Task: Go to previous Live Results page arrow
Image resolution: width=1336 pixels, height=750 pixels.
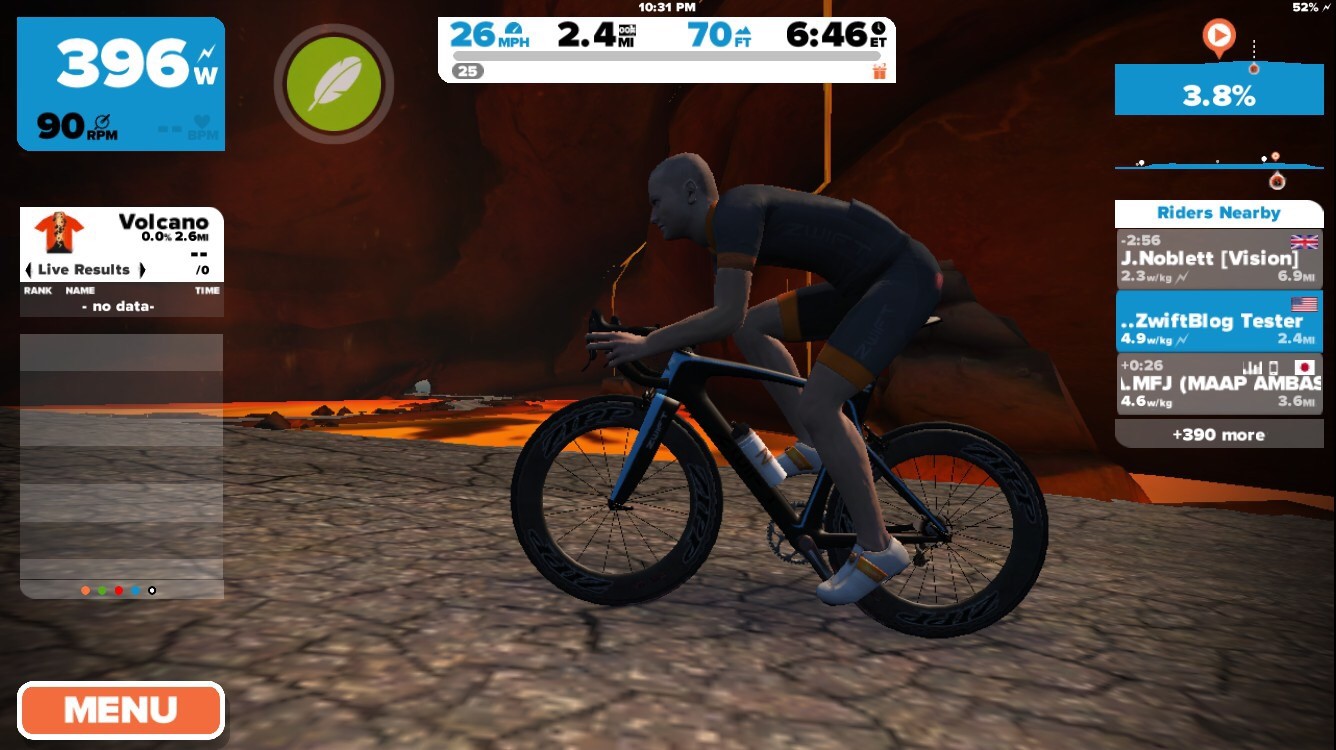Action: coord(28,270)
